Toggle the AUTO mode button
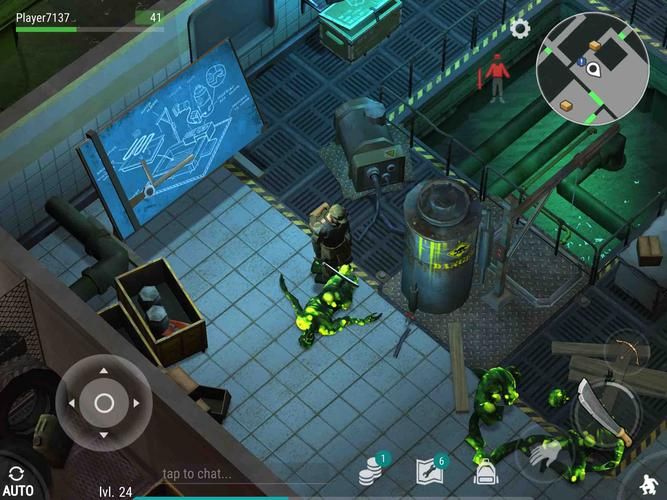The width and height of the screenshot is (667, 500). click(x=16, y=480)
